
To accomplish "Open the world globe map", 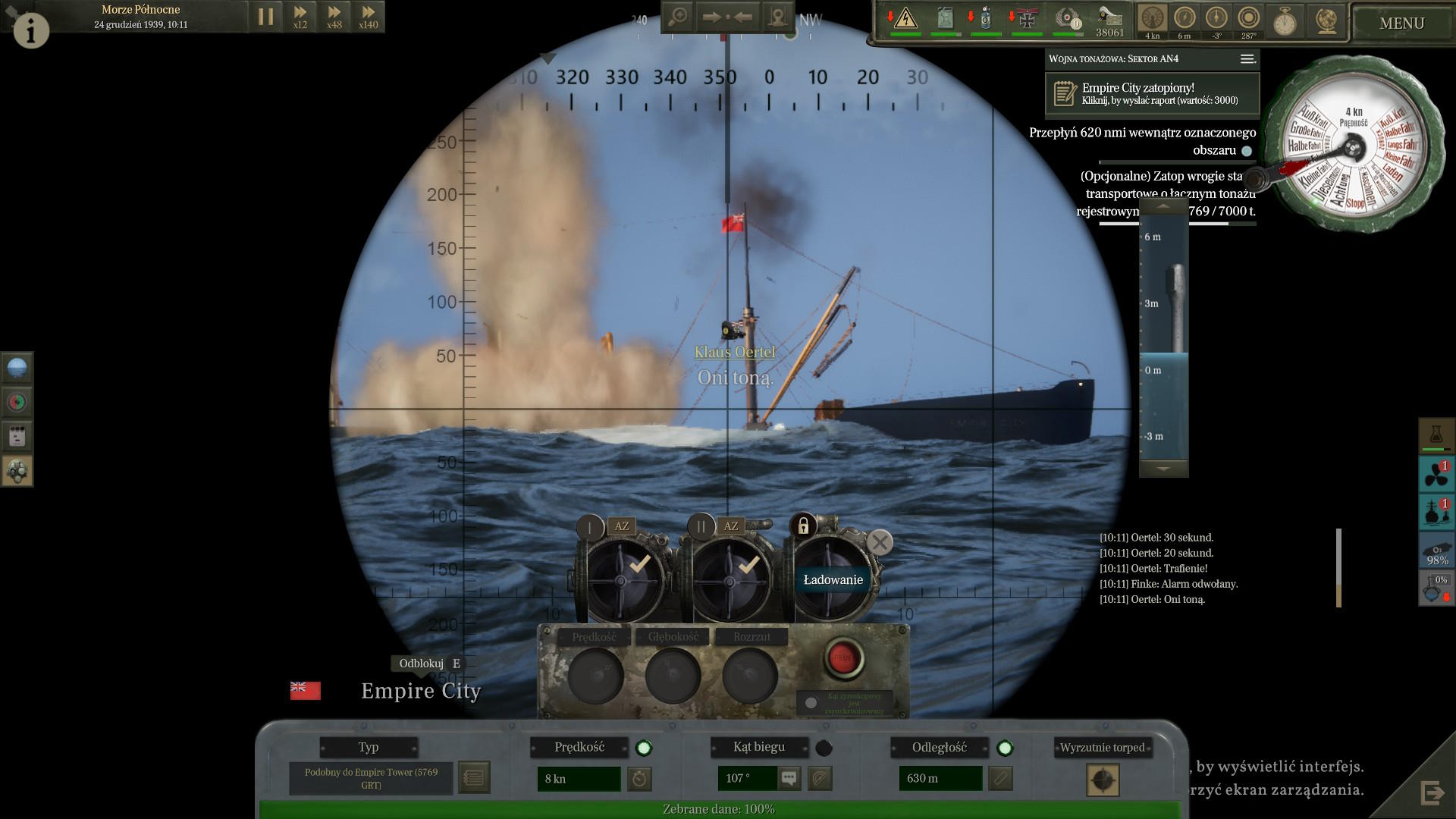I will click(x=1326, y=21).
